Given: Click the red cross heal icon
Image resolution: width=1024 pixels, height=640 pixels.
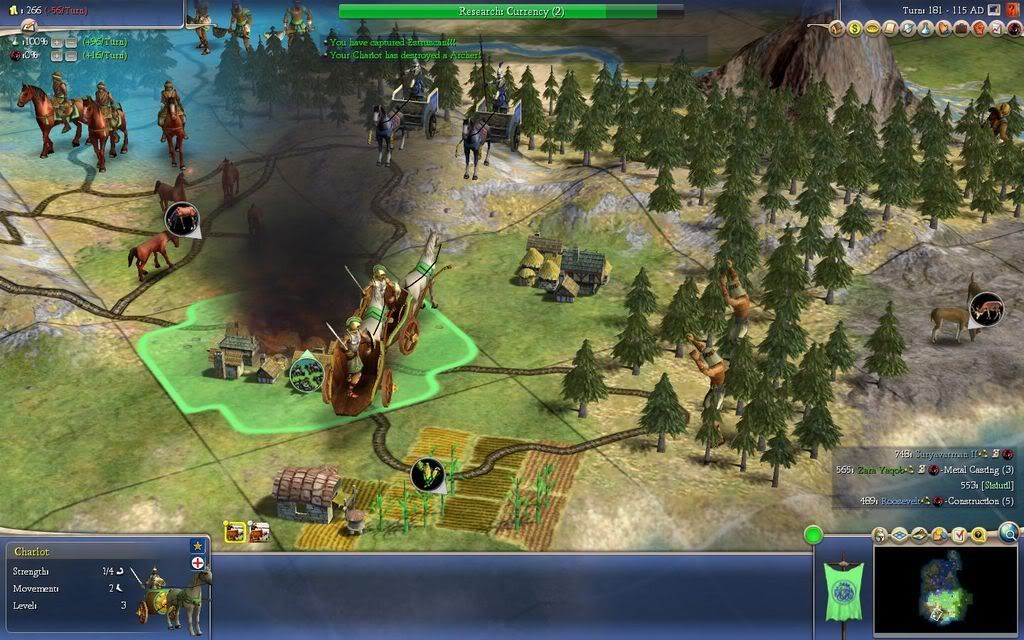Looking at the screenshot, I should coord(197,563).
